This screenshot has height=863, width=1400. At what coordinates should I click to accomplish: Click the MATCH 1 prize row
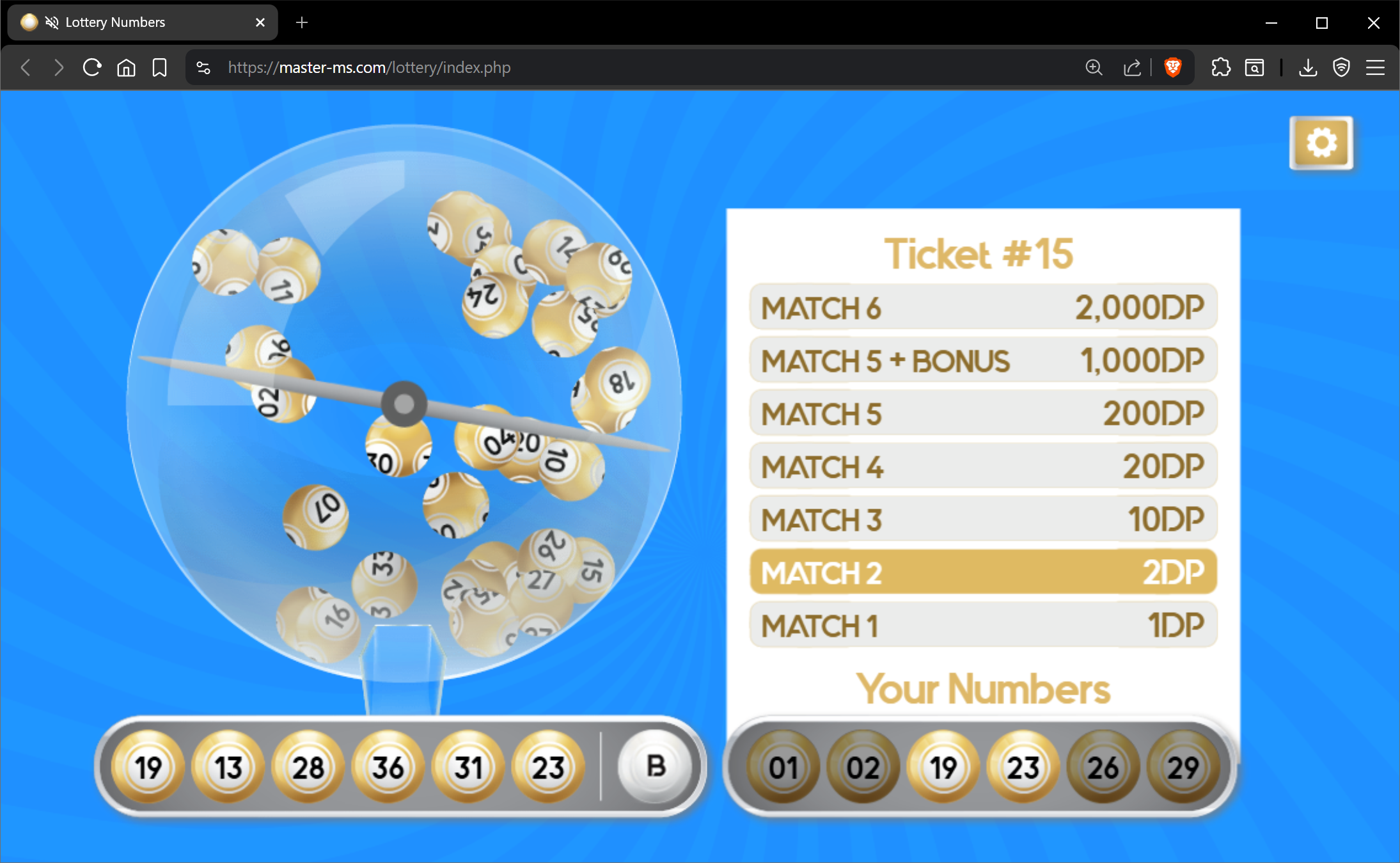(983, 625)
